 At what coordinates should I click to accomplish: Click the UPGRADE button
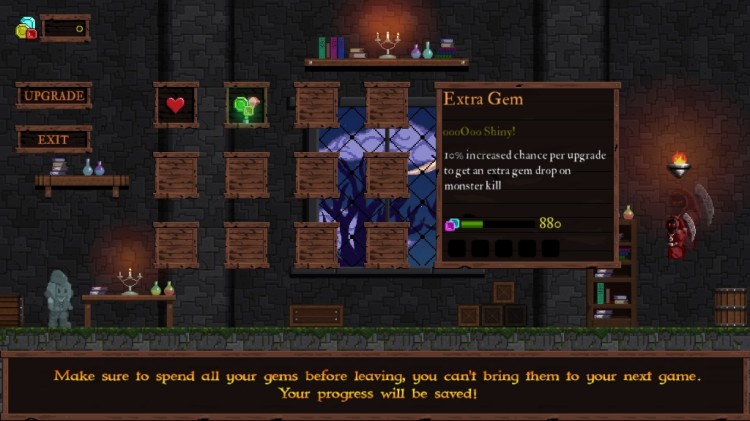point(54,96)
